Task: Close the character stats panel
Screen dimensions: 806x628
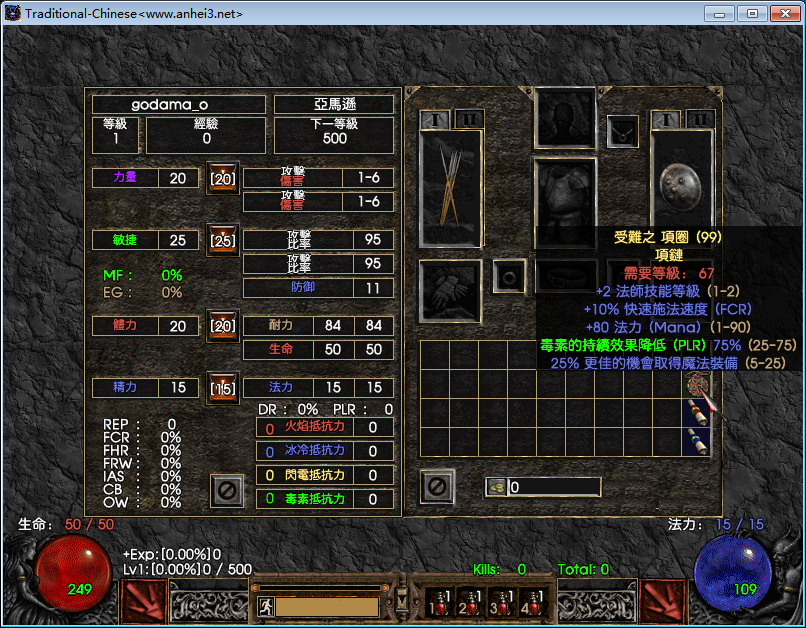Action: tap(227, 490)
